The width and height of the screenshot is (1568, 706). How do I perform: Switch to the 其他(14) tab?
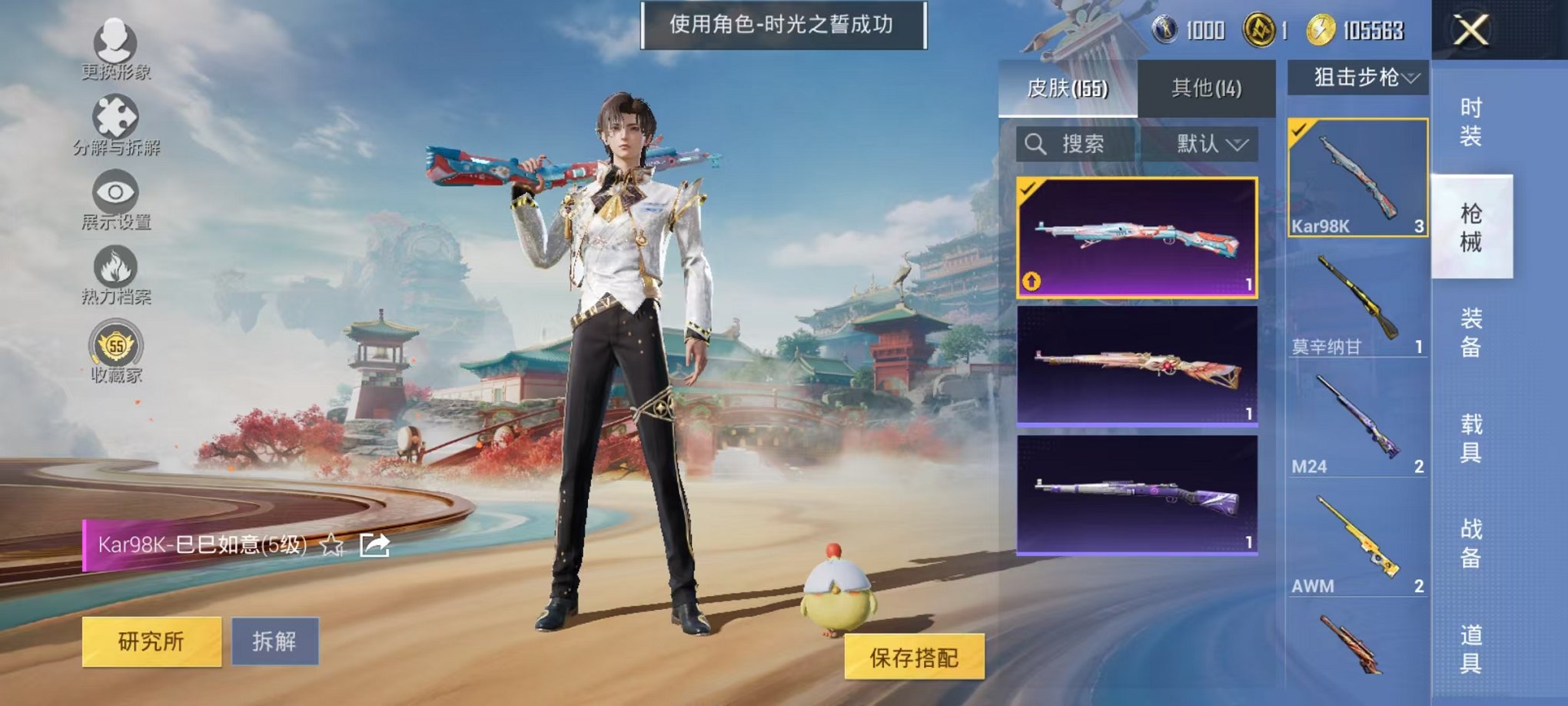1207,88
